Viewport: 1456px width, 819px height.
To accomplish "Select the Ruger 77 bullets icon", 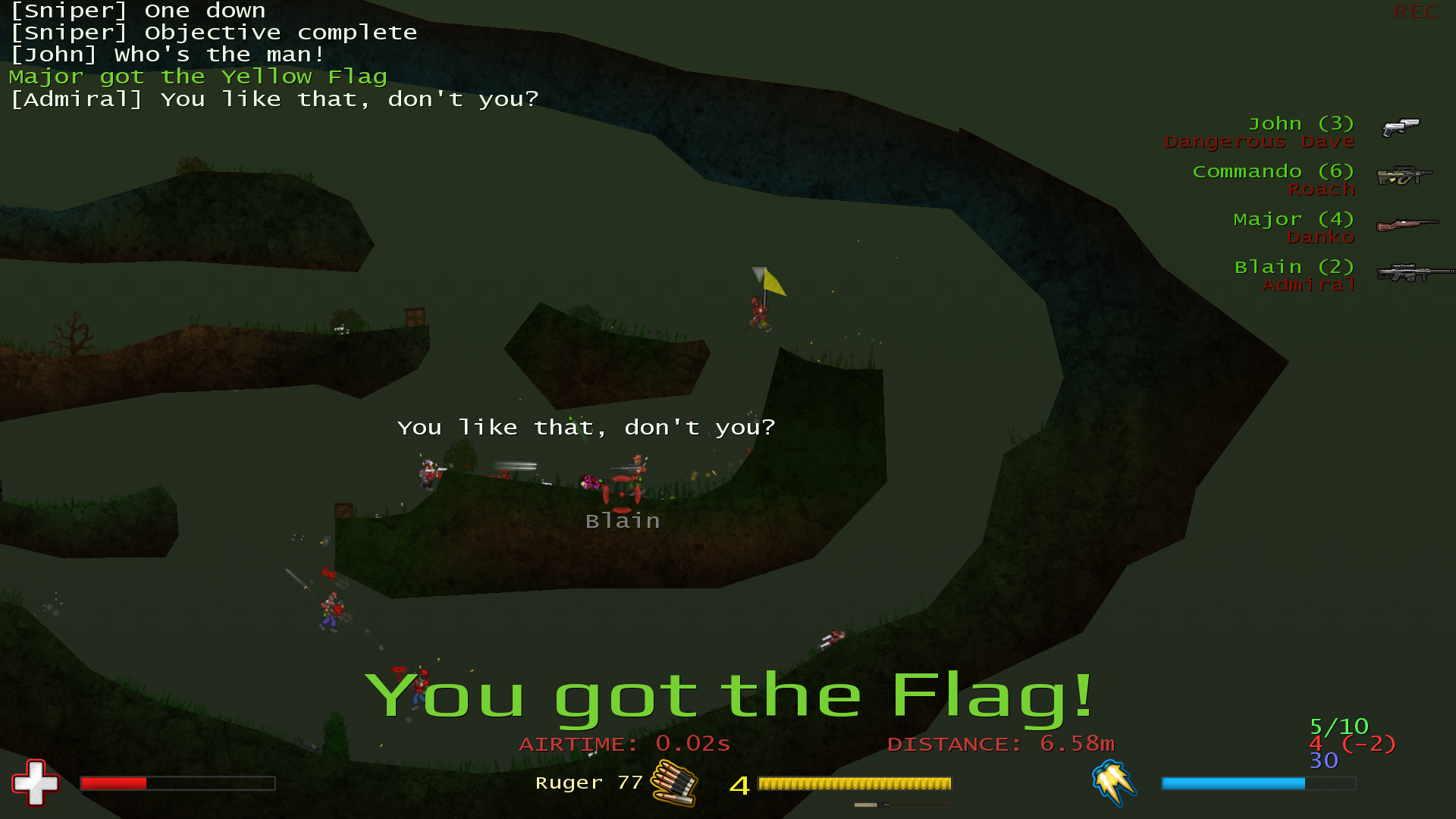I will [674, 783].
